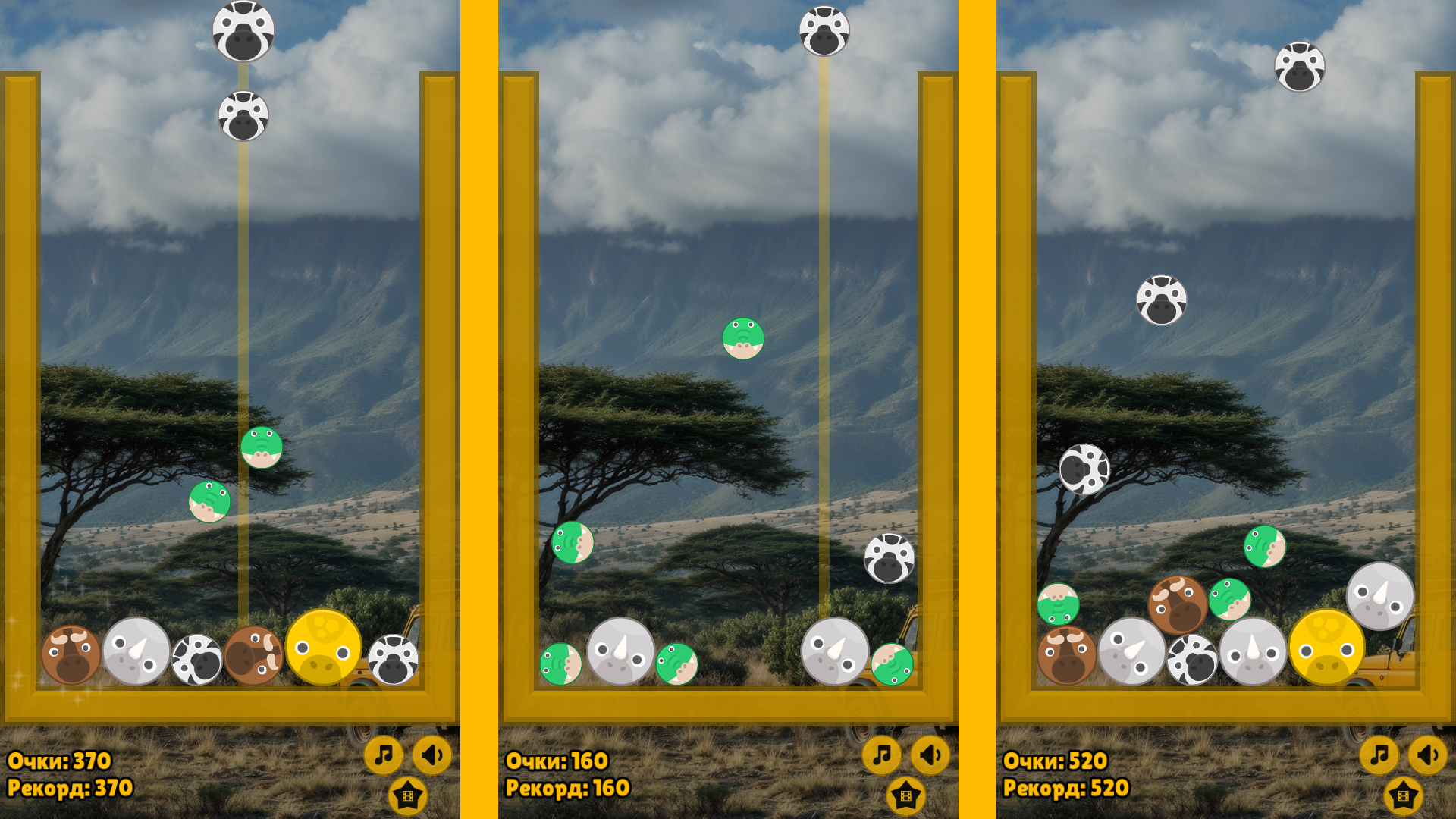Toggle background music in the left panel
The height and width of the screenshot is (819, 1456).
[x=384, y=755]
